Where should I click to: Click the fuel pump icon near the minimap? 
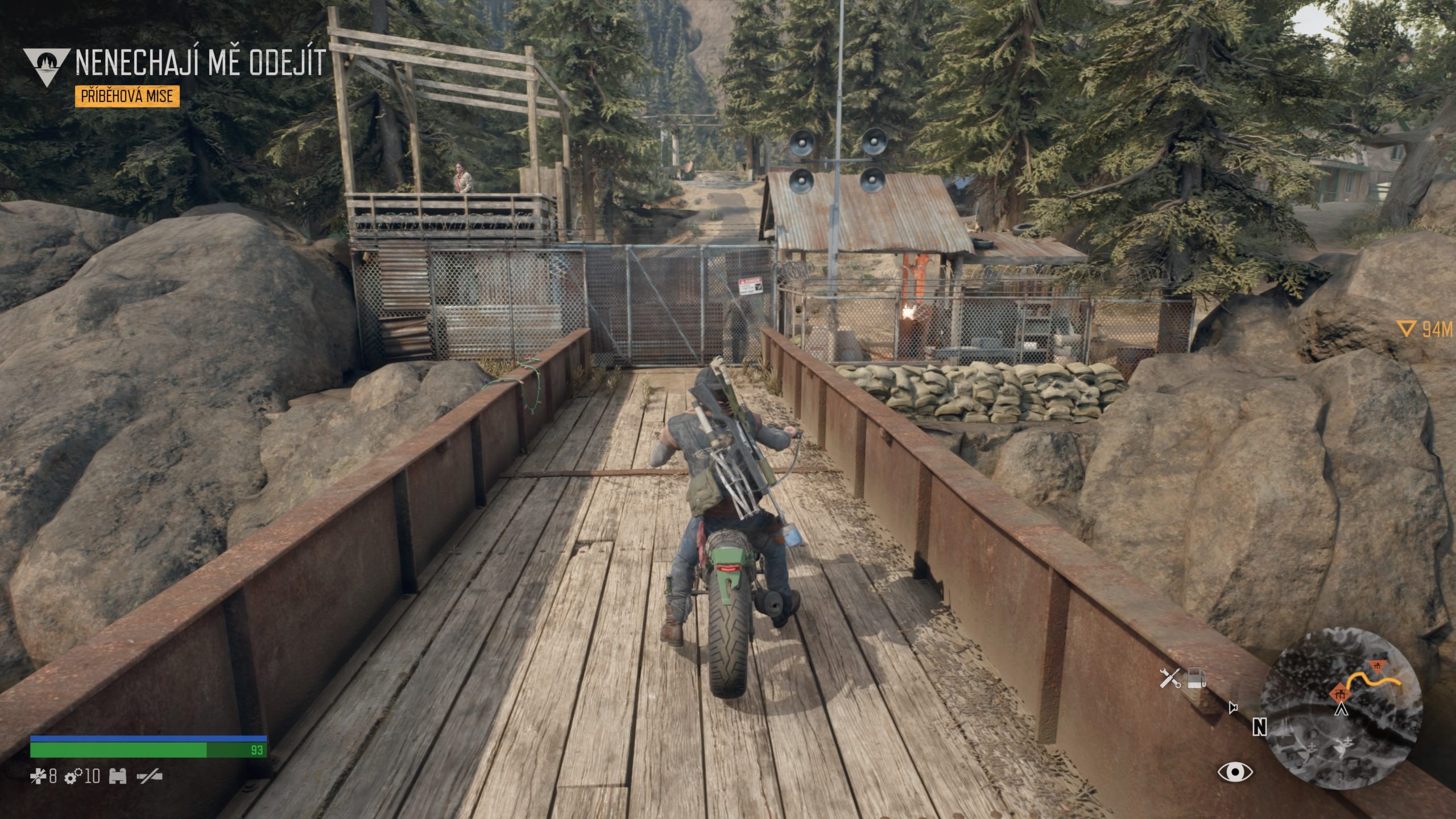1197,678
